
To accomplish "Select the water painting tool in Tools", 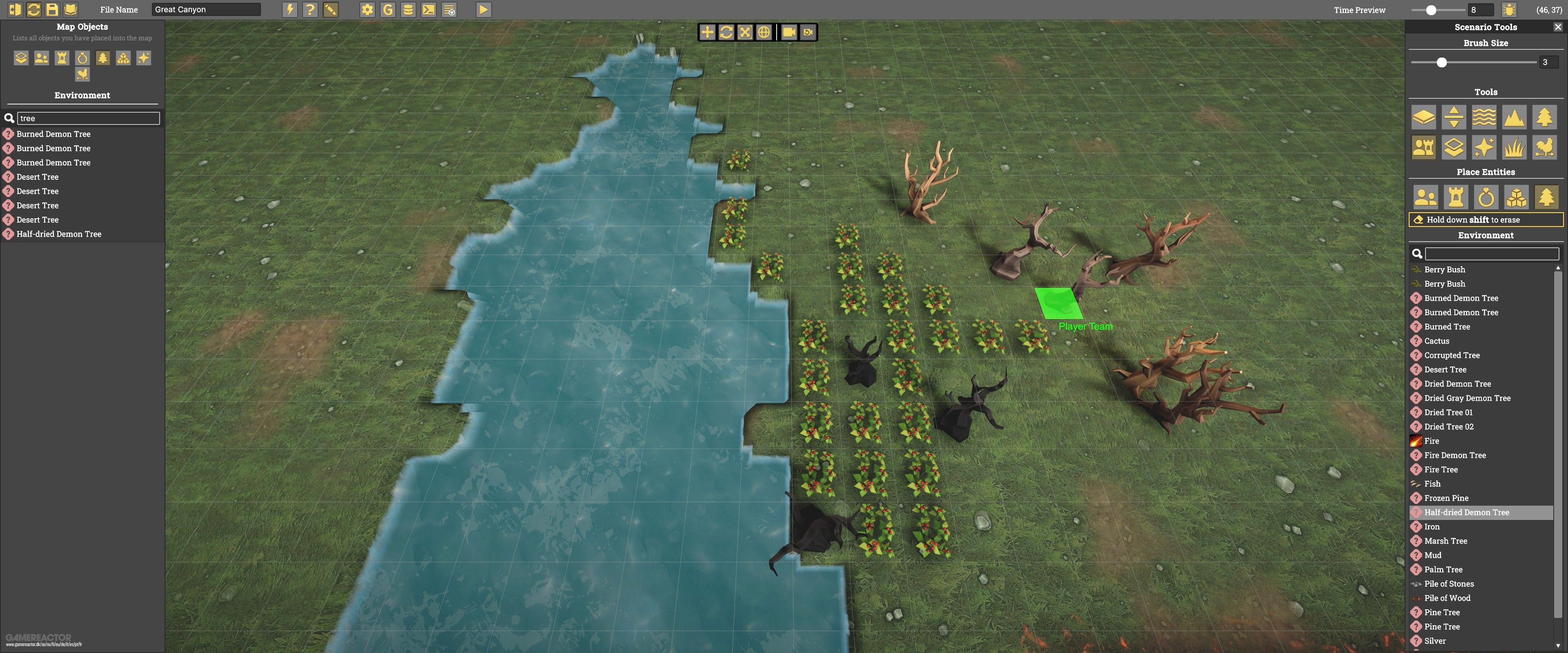I will tap(1484, 117).
